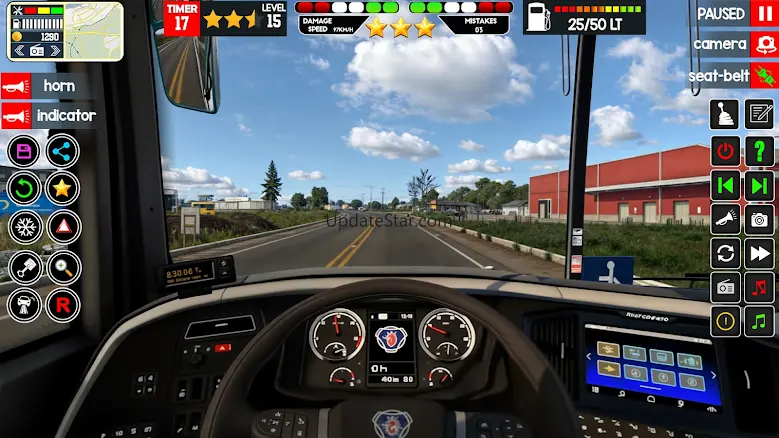The height and width of the screenshot is (438, 779).
Task: Switch view with the camera button
Action: tap(733, 44)
